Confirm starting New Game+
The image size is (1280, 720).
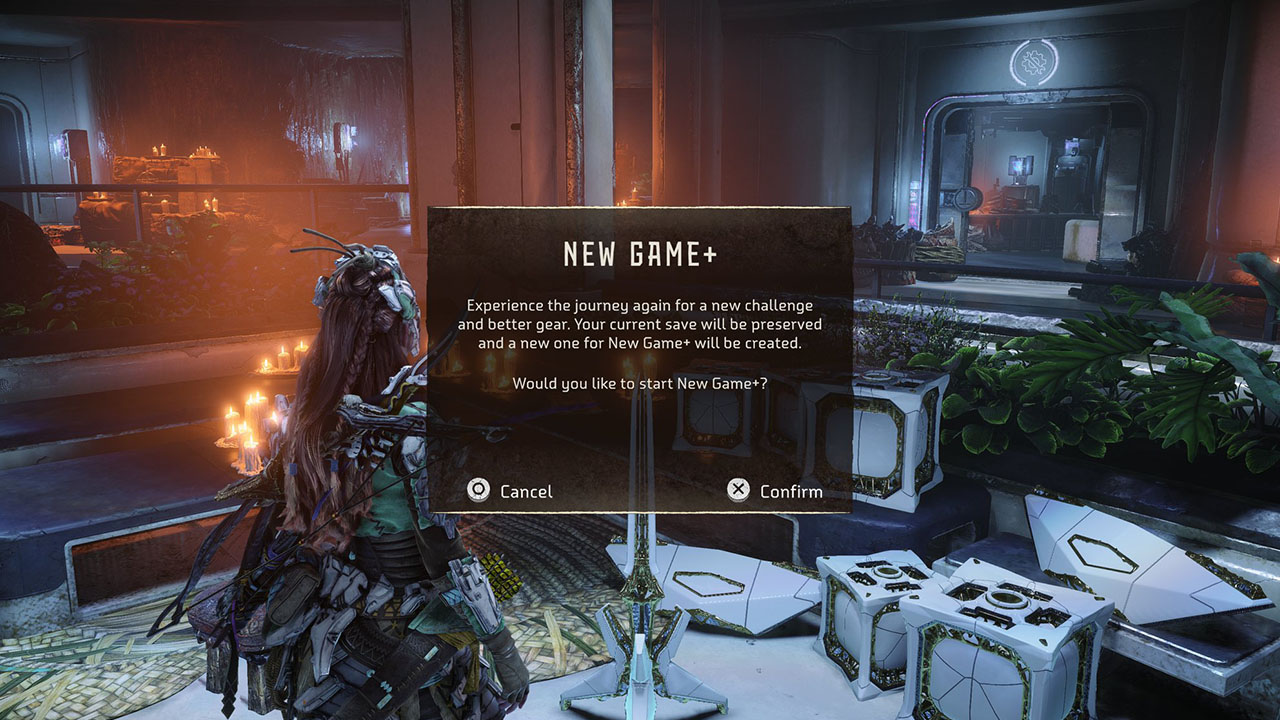pyautogui.click(x=775, y=490)
